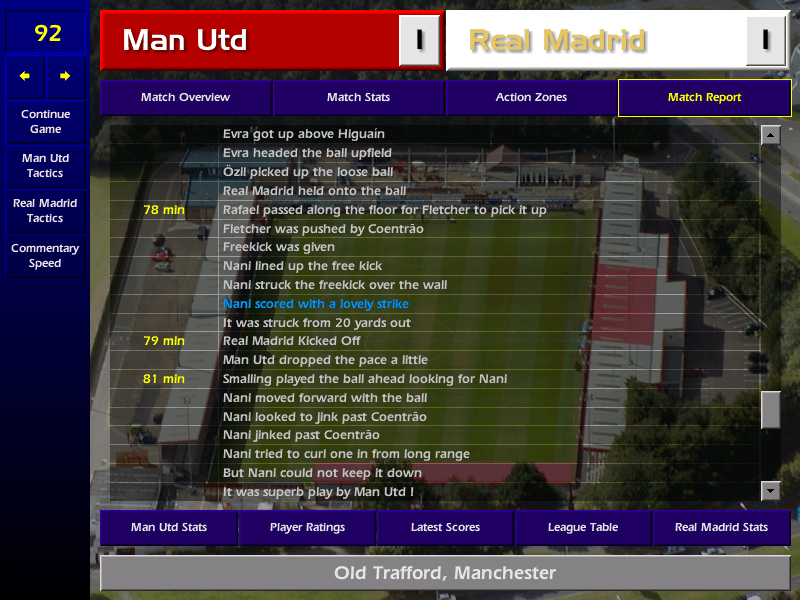Click the Old Trafford, Manchester venue bar
The width and height of the screenshot is (800, 600).
coord(445,573)
